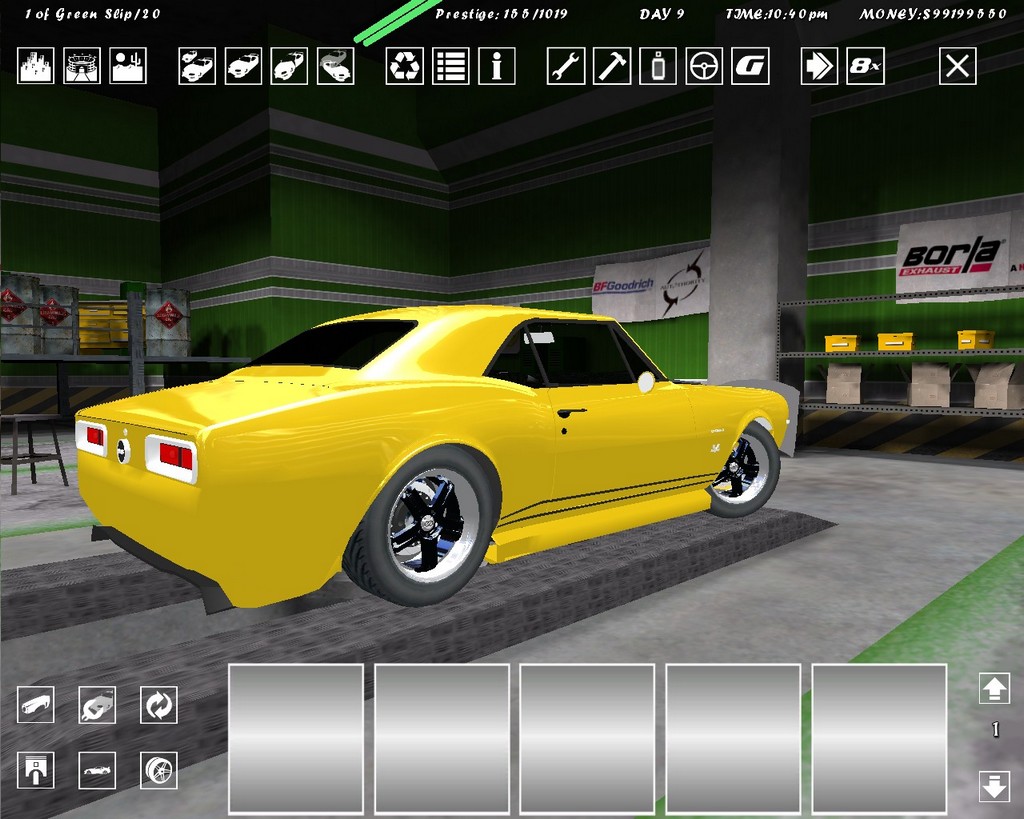Go to the stadium race track icon
The width and height of the screenshot is (1024, 819).
coord(82,67)
